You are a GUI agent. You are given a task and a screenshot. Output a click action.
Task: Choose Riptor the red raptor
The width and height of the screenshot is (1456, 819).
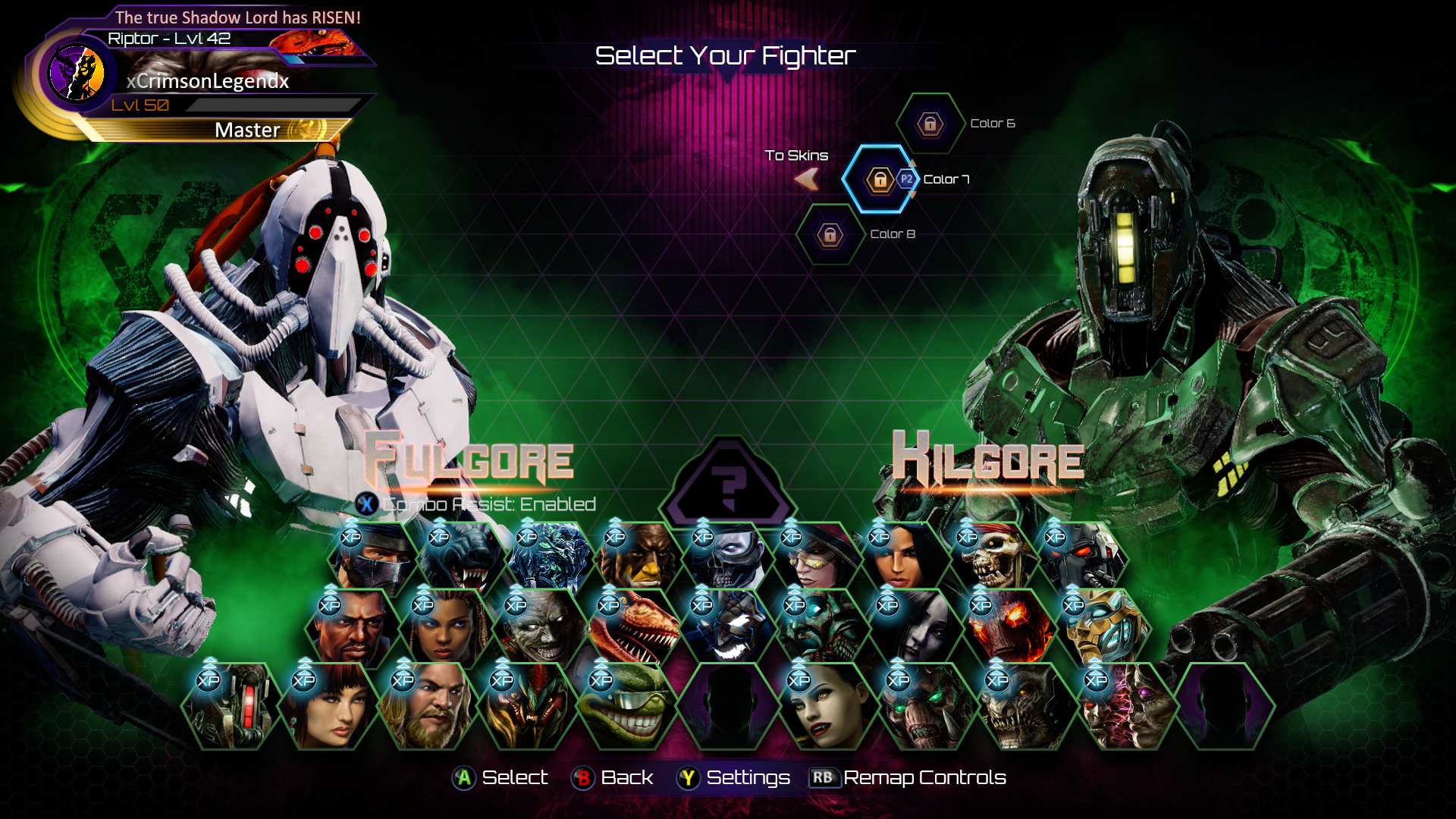click(631, 629)
